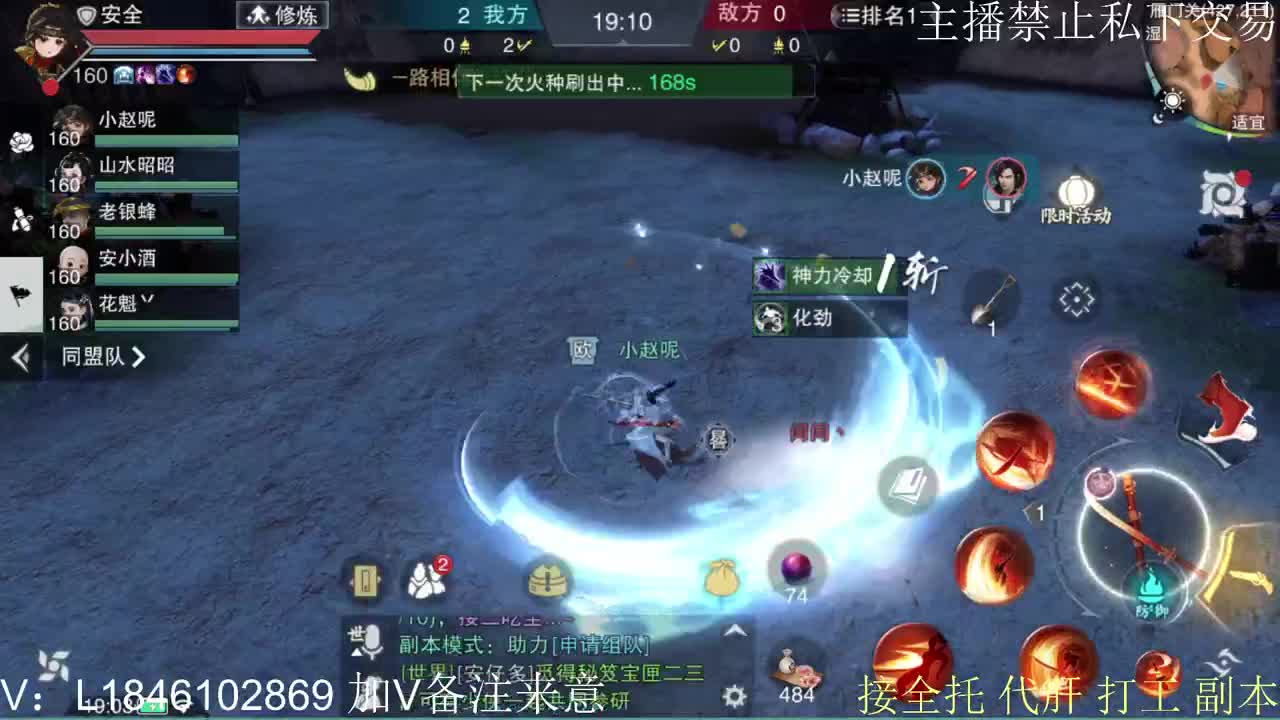Toggle voice with the microphone icon
The width and height of the screenshot is (1280, 720).
372,641
